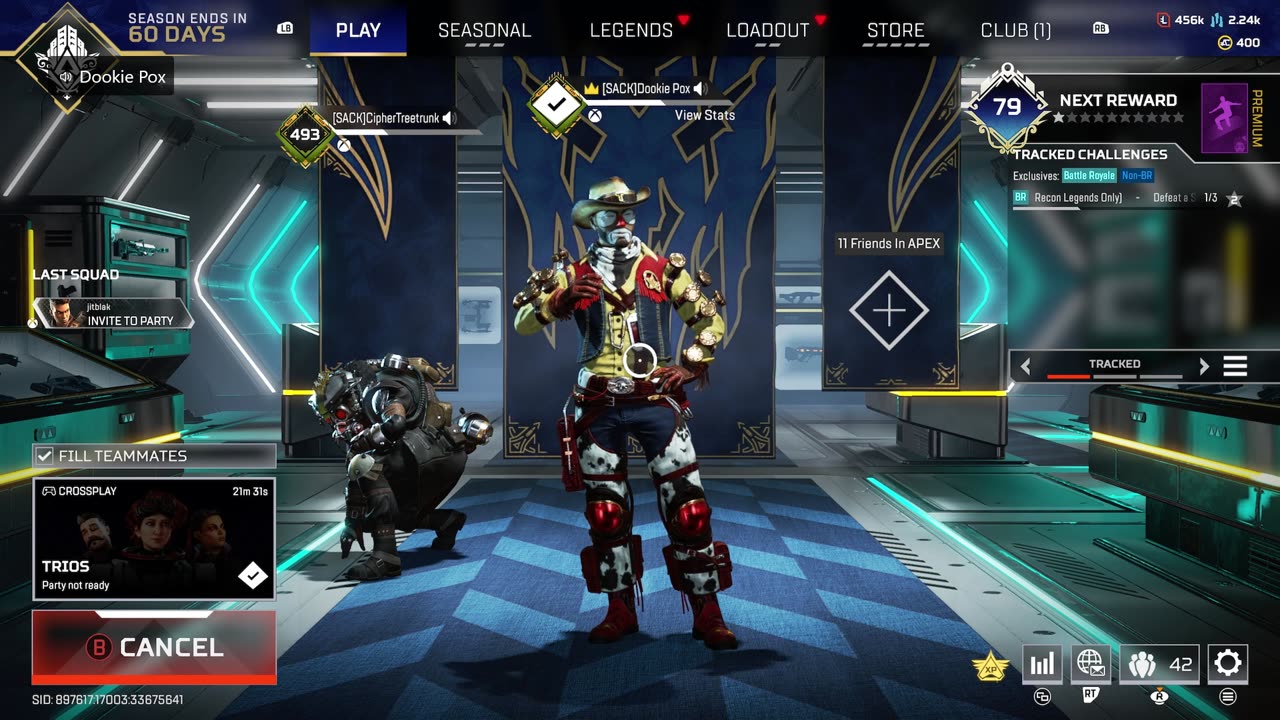View Stats for Dookie Pox
The height and width of the screenshot is (720, 1280).
pos(704,115)
